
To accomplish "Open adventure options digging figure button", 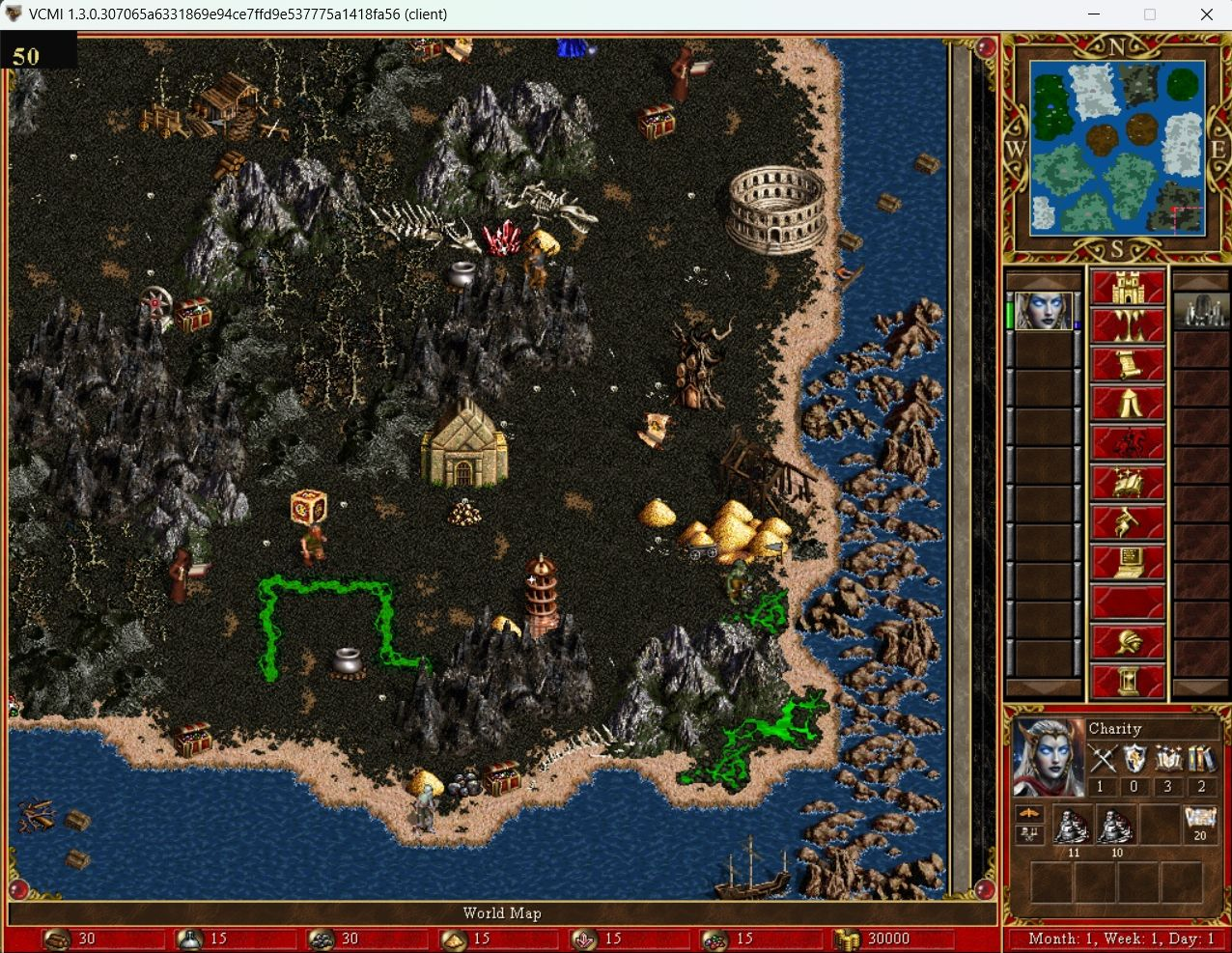I will (1128, 523).
